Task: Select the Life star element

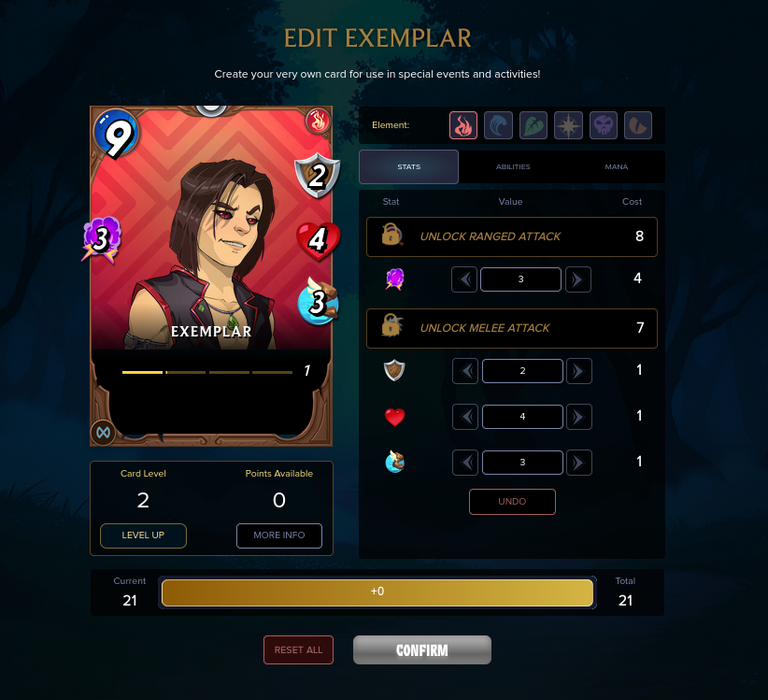Action: click(x=568, y=125)
